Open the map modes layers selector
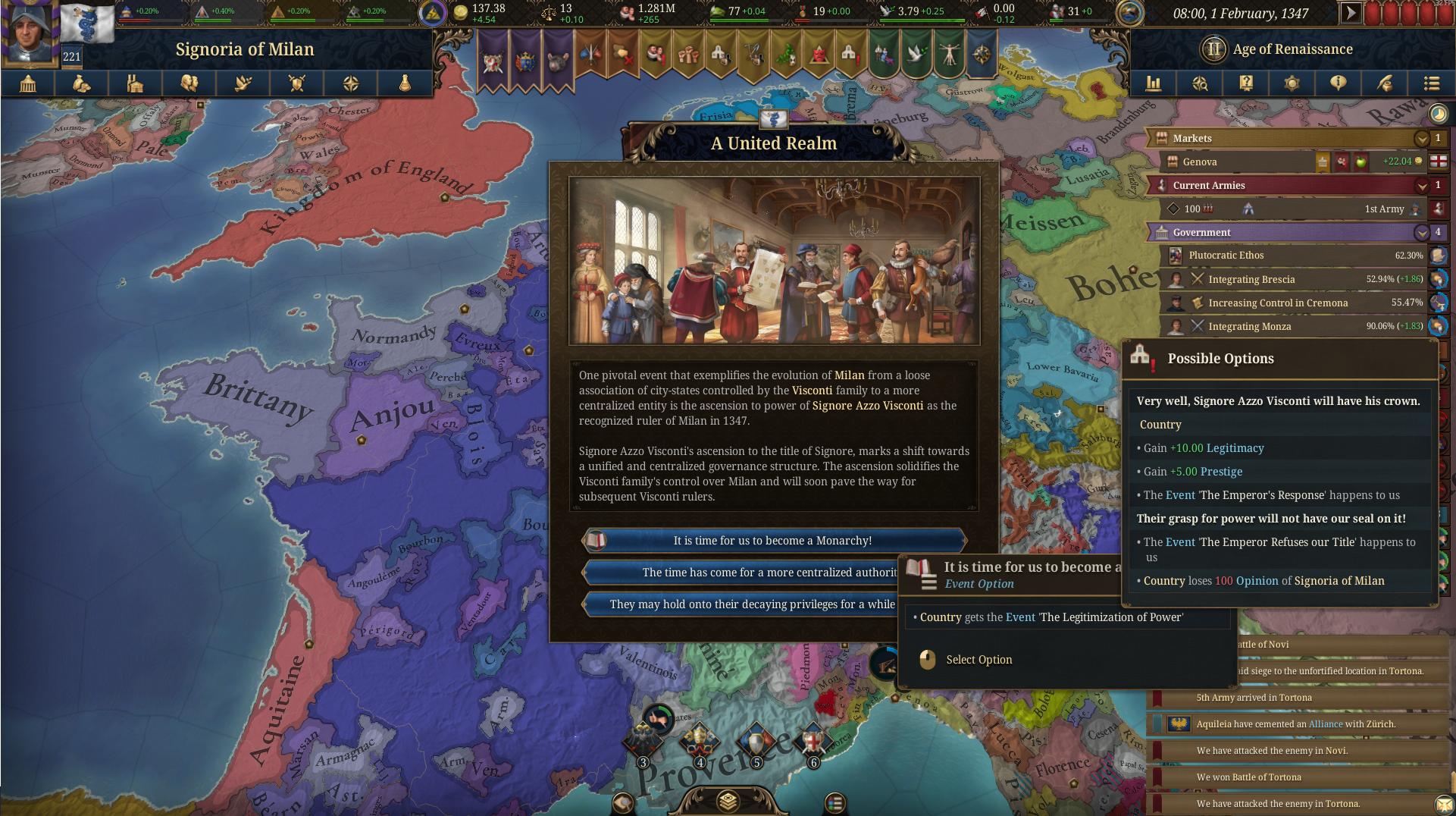Screen dimensions: 1456x816 click(728, 803)
